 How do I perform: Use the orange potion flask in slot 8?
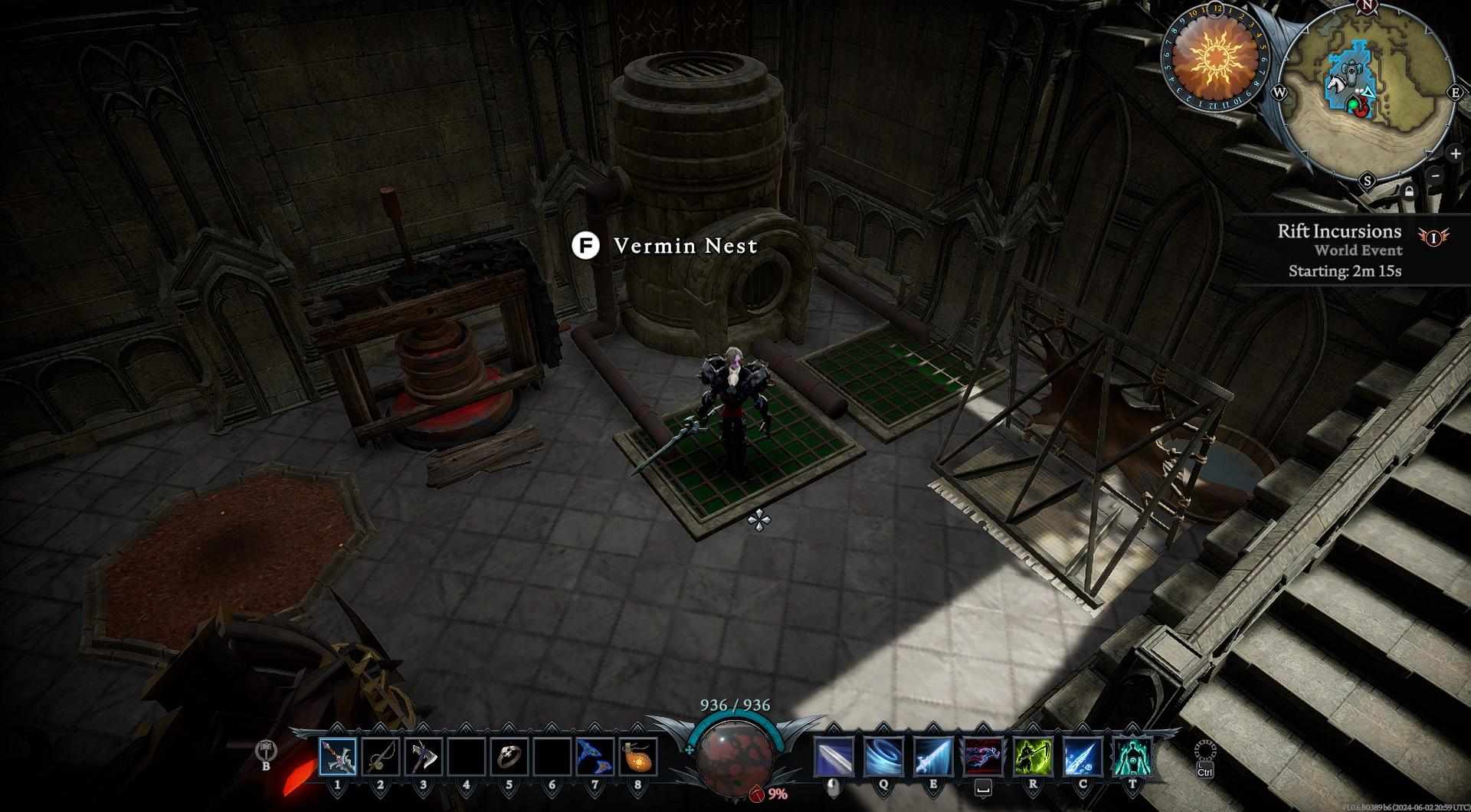click(x=637, y=757)
